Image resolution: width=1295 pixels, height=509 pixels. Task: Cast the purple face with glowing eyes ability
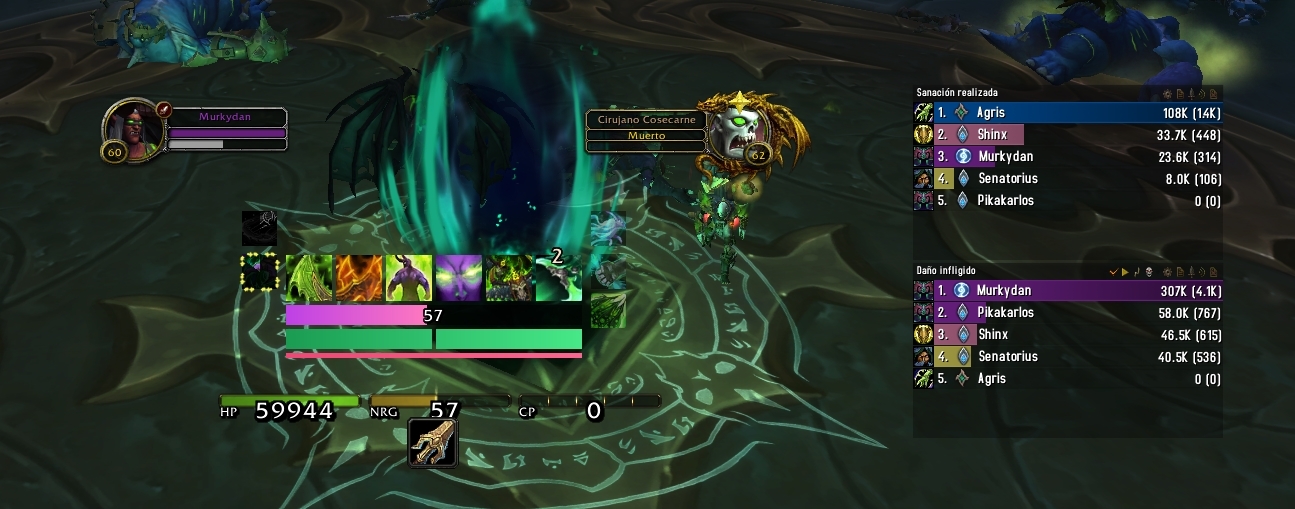[x=458, y=278]
